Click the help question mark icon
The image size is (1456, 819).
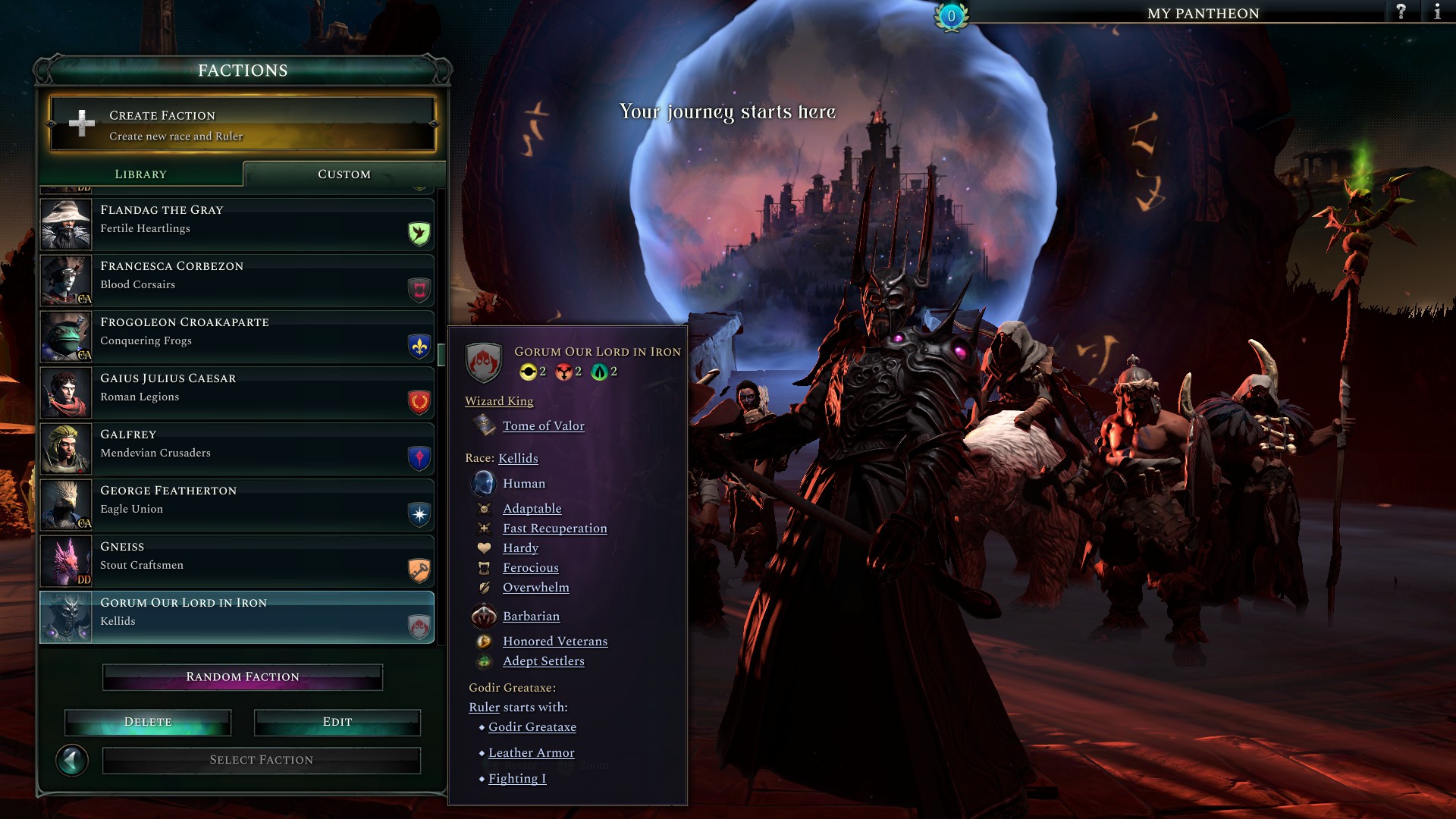click(1399, 13)
